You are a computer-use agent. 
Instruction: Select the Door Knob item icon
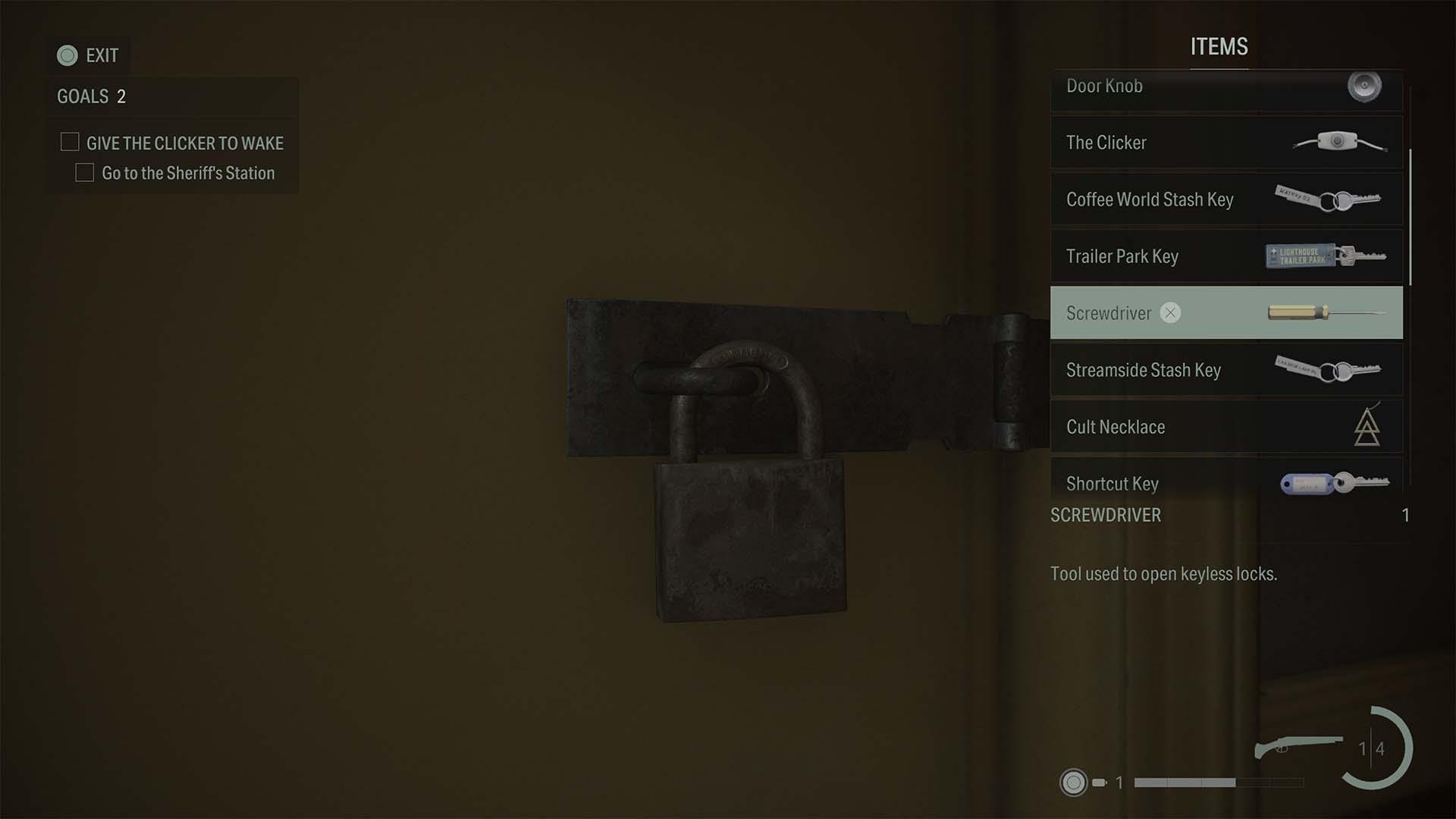(1363, 86)
